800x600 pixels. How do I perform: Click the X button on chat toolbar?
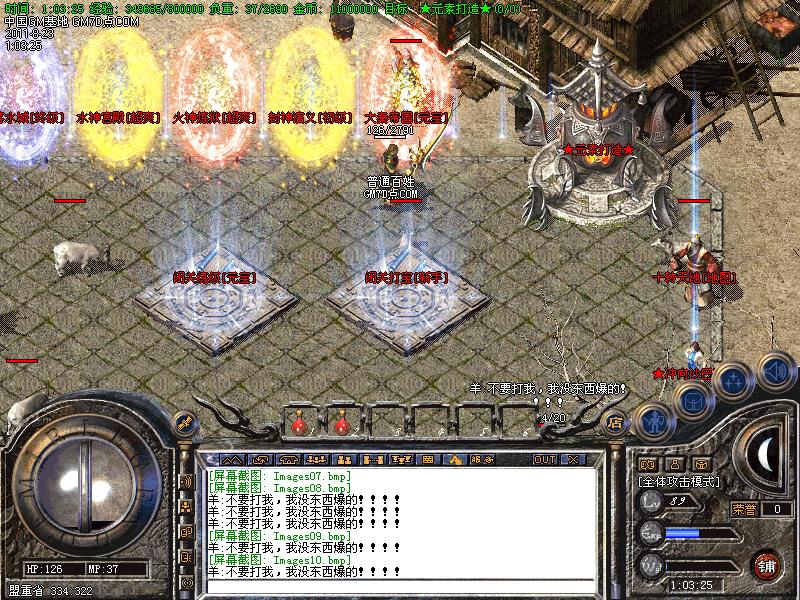(x=573, y=459)
